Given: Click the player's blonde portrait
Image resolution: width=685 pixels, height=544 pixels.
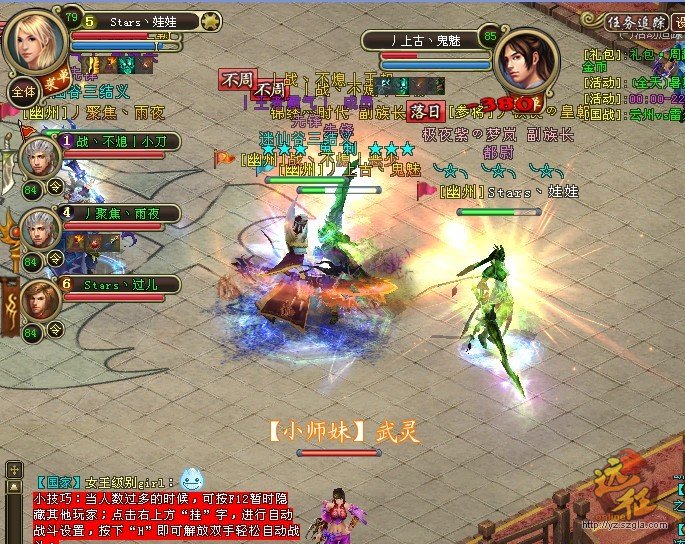Looking at the screenshot, I should (x=37, y=38).
